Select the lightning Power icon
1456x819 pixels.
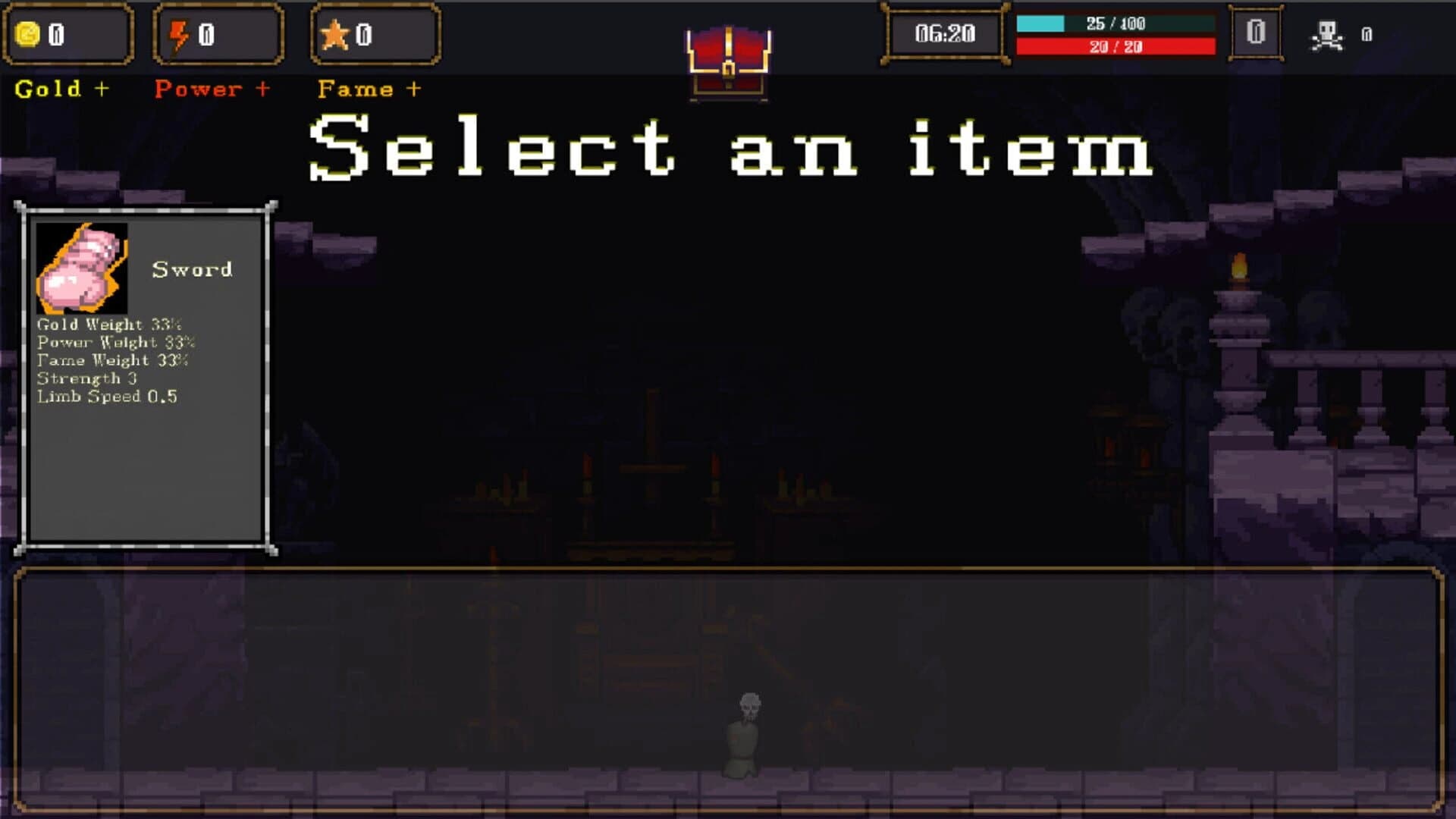pyautogui.click(x=179, y=33)
